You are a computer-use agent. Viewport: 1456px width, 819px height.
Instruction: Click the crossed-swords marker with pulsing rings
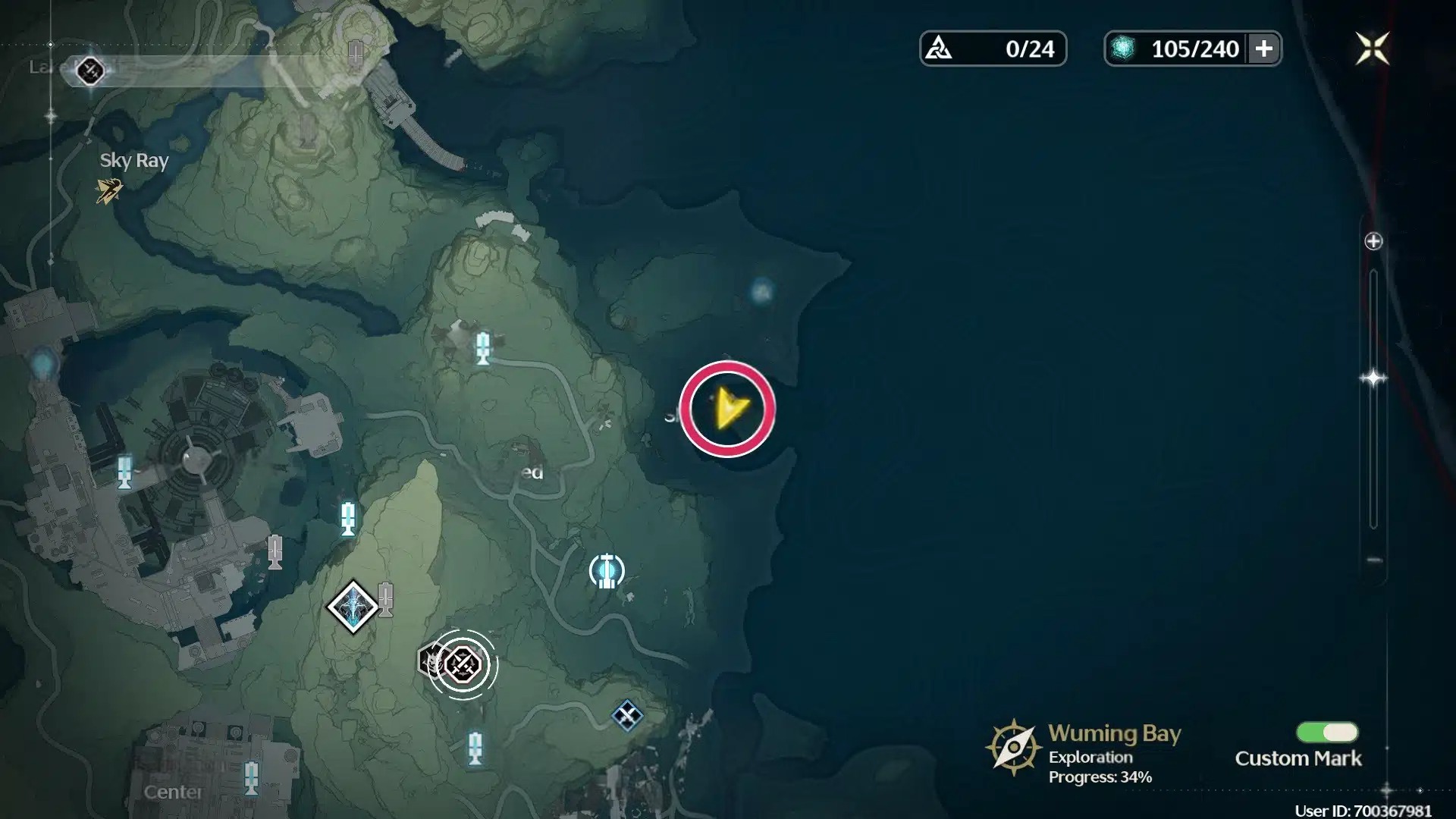(x=463, y=665)
